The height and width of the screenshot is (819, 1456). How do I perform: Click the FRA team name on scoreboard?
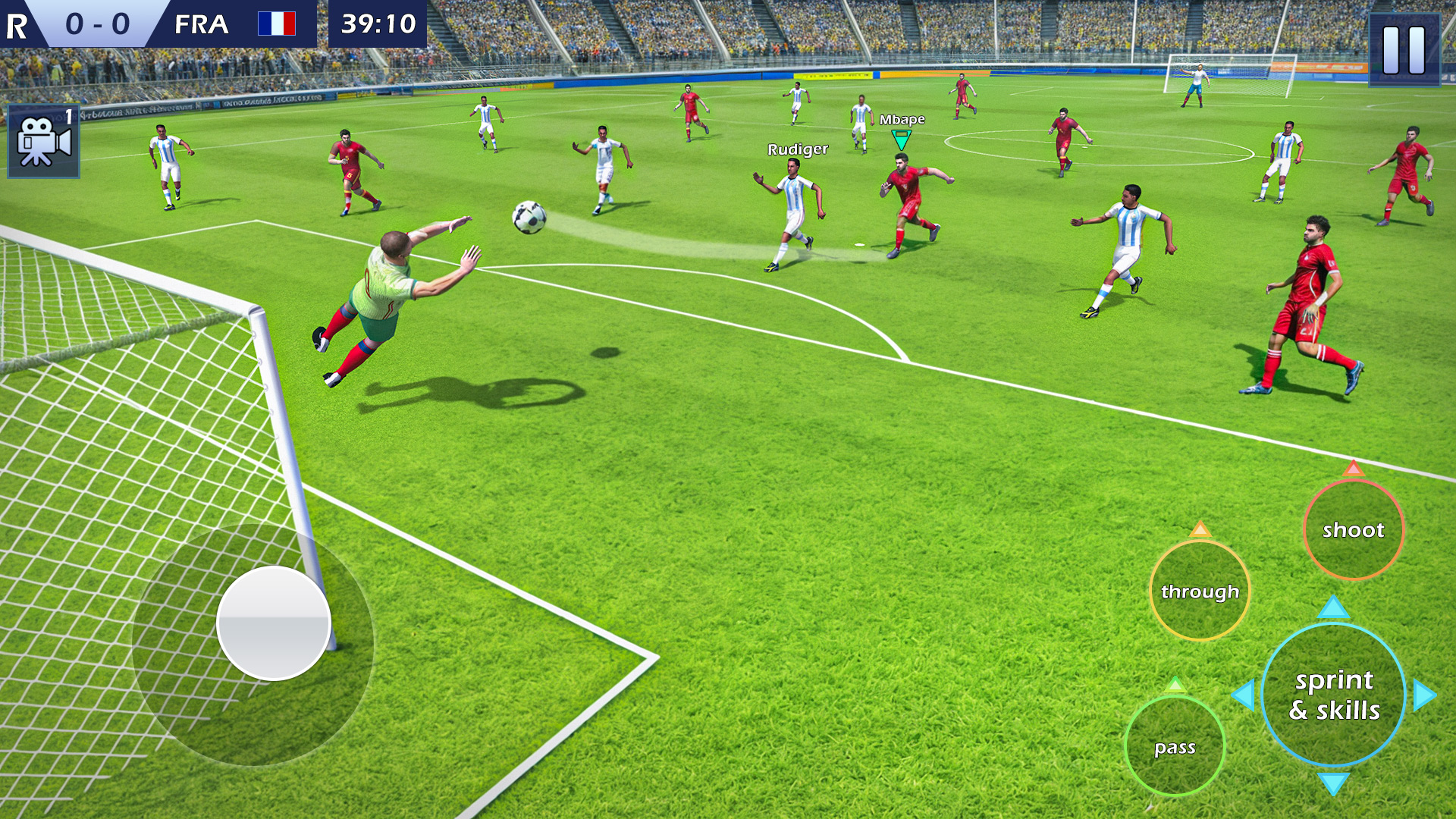[203, 24]
